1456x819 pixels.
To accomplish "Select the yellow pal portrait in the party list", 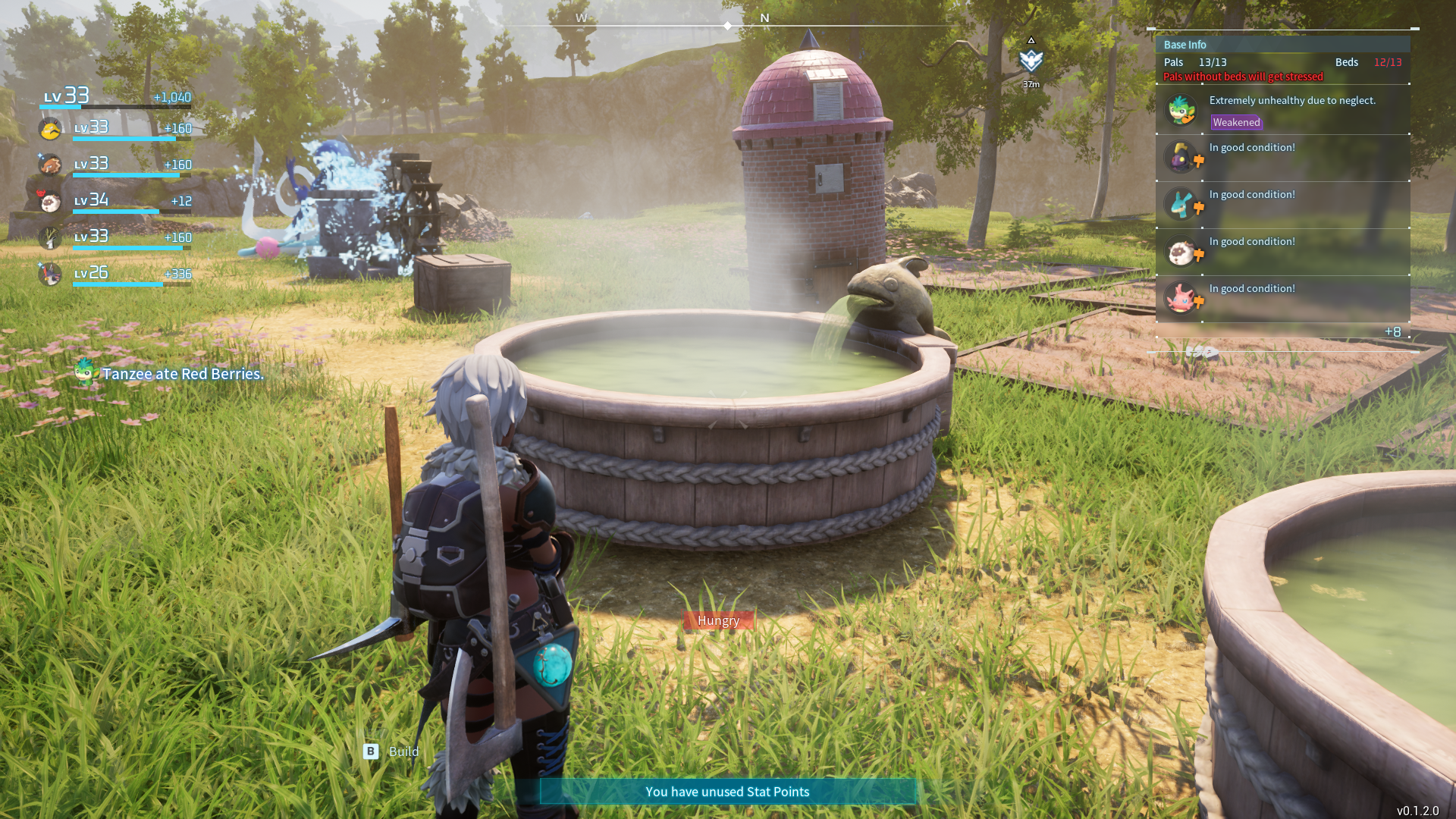I will point(50,129).
